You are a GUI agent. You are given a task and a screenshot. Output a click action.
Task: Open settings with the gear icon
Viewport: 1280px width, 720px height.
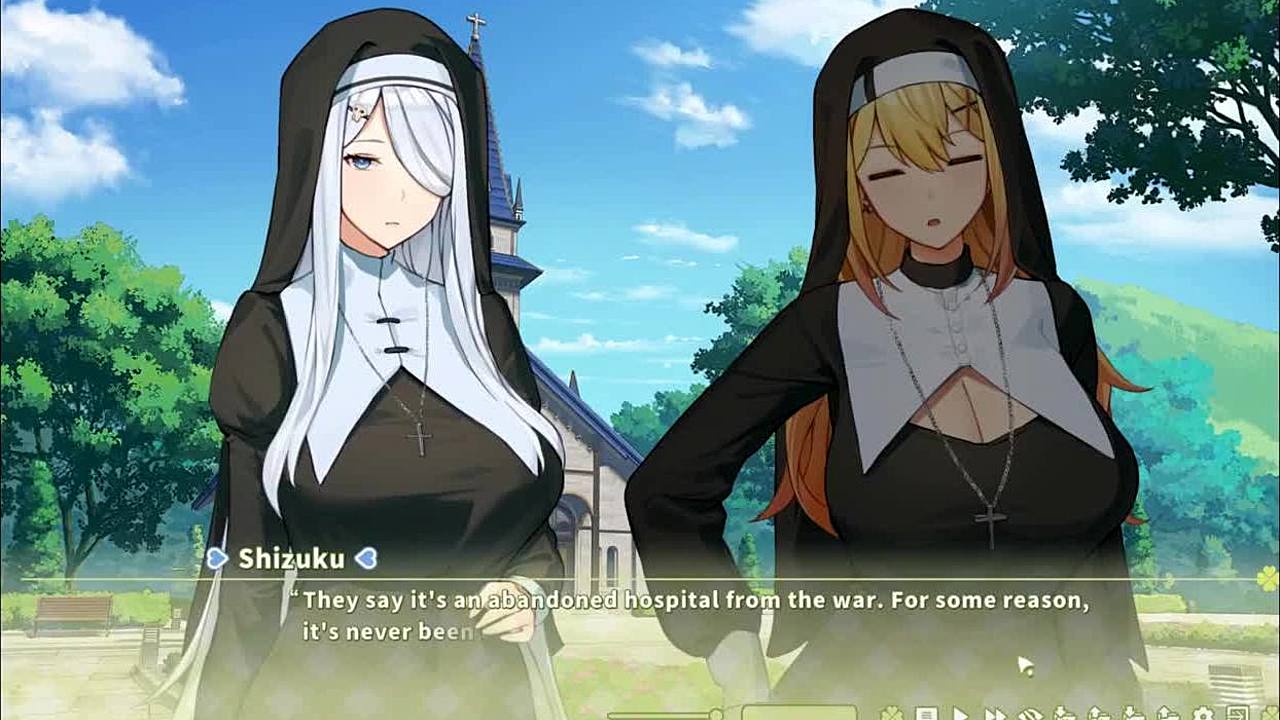click(1203, 714)
